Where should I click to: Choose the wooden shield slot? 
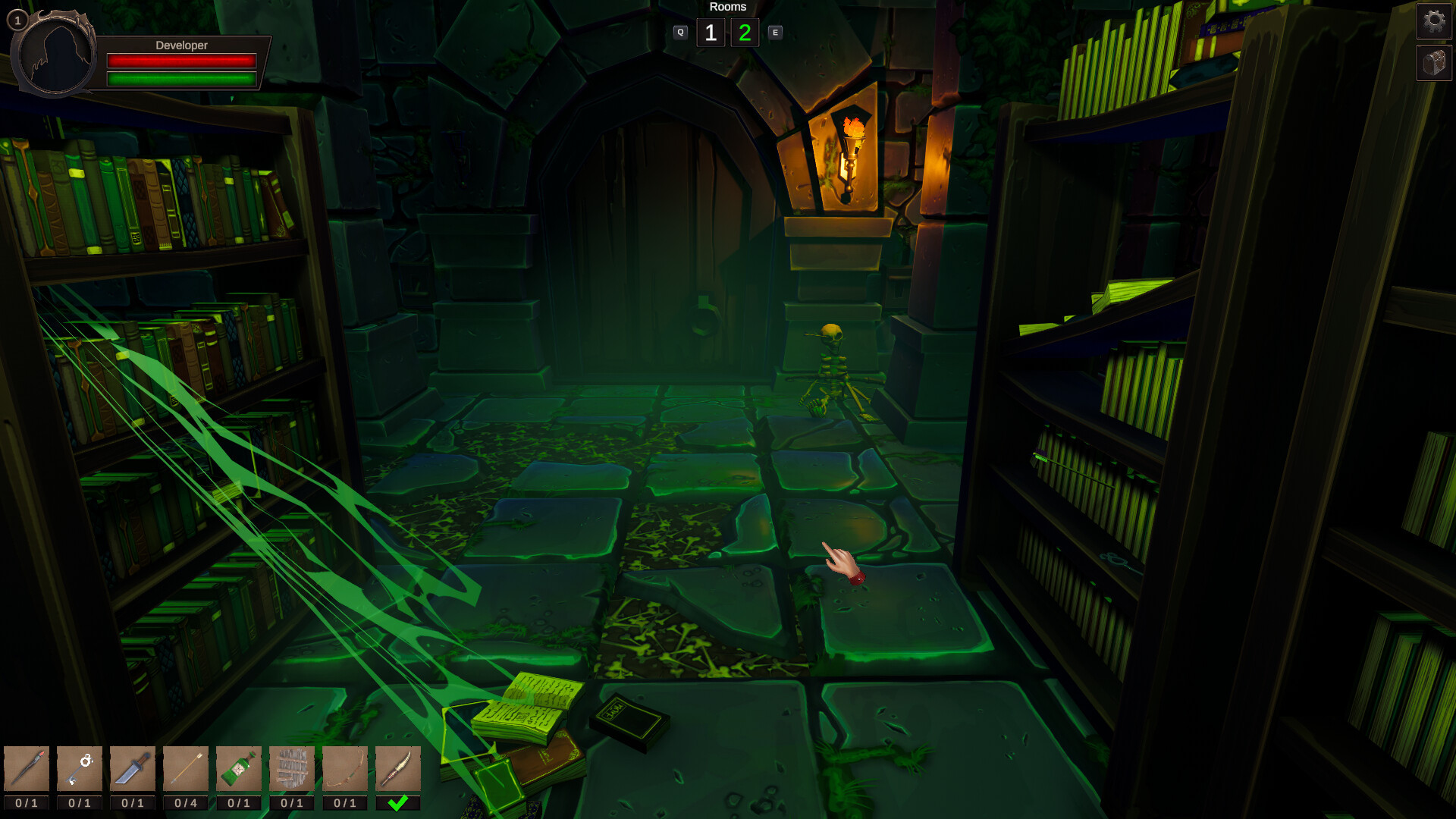coord(292,768)
